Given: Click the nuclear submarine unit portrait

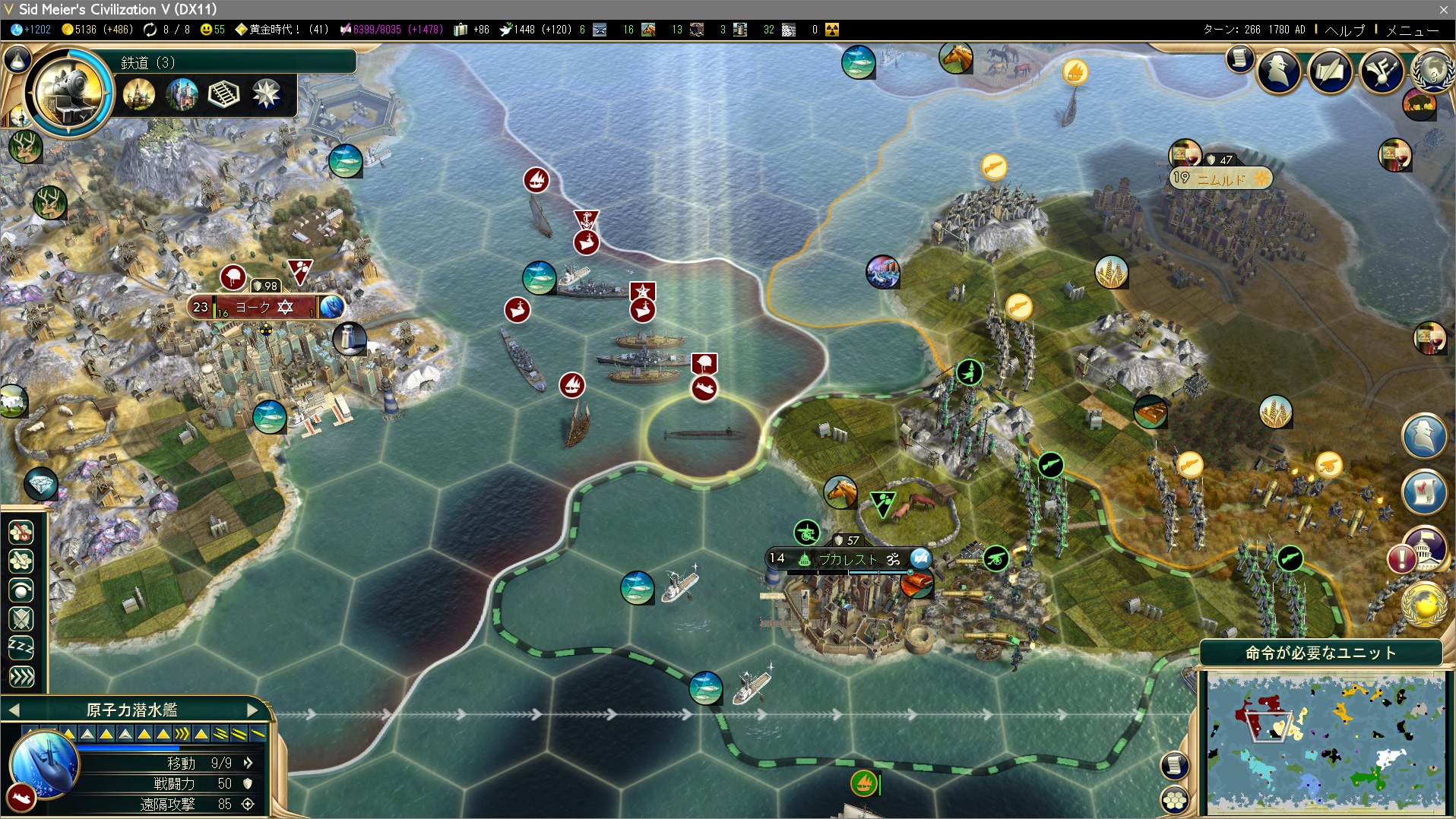Looking at the screenshot, I should 44,764.
